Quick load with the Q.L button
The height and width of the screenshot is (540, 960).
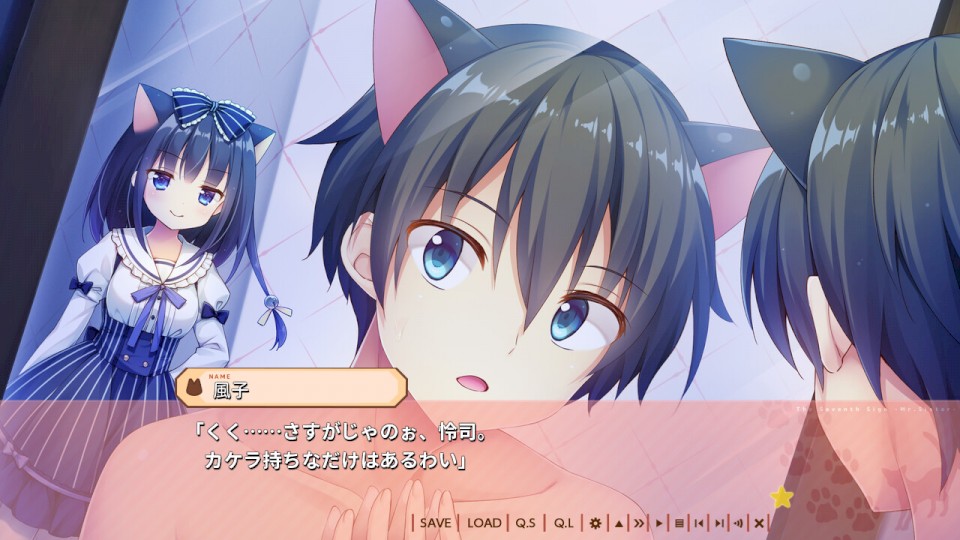(564, 523)
